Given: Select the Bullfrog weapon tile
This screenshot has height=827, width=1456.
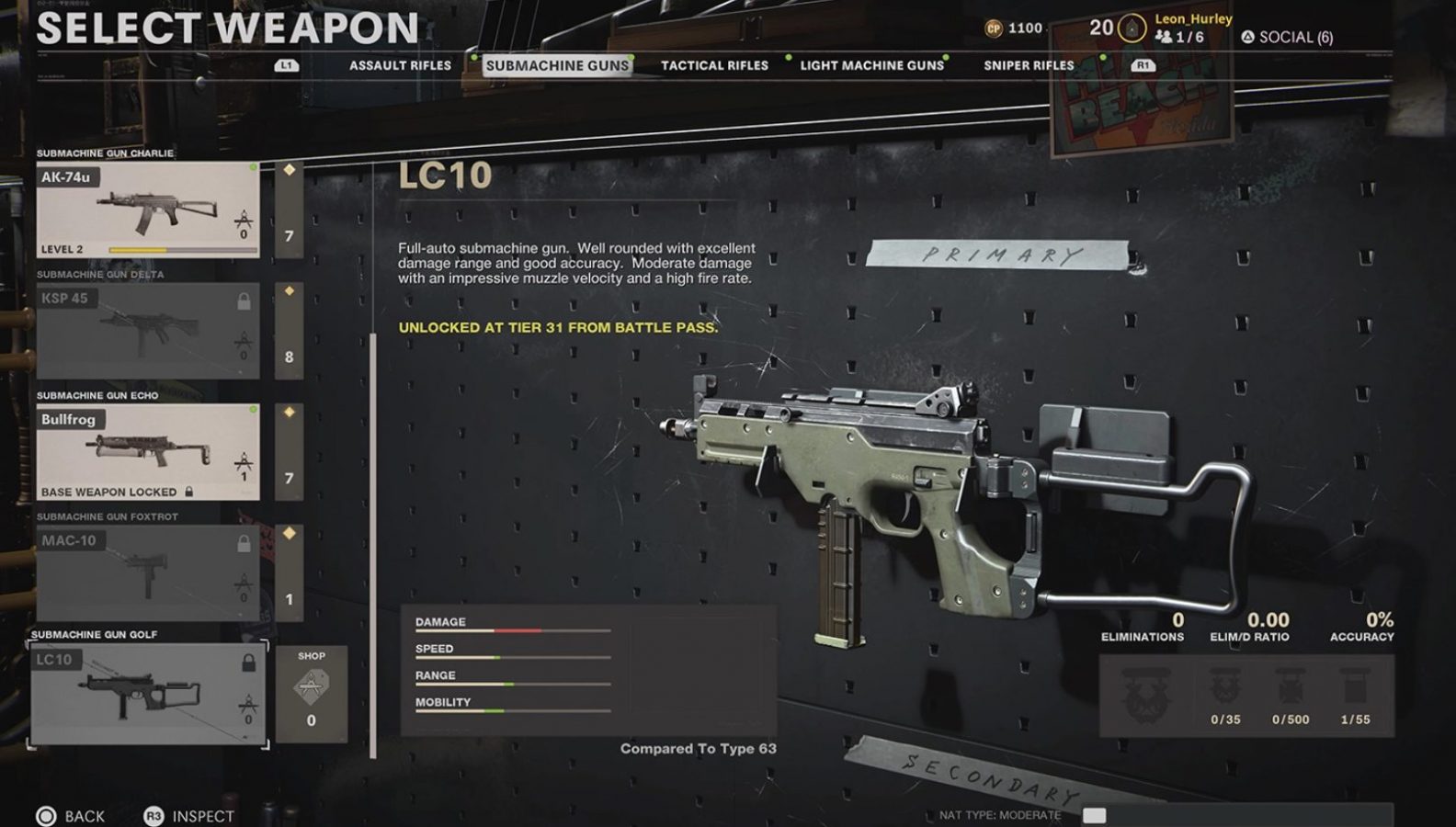Looking at the screenshot, I should (148, 452).
